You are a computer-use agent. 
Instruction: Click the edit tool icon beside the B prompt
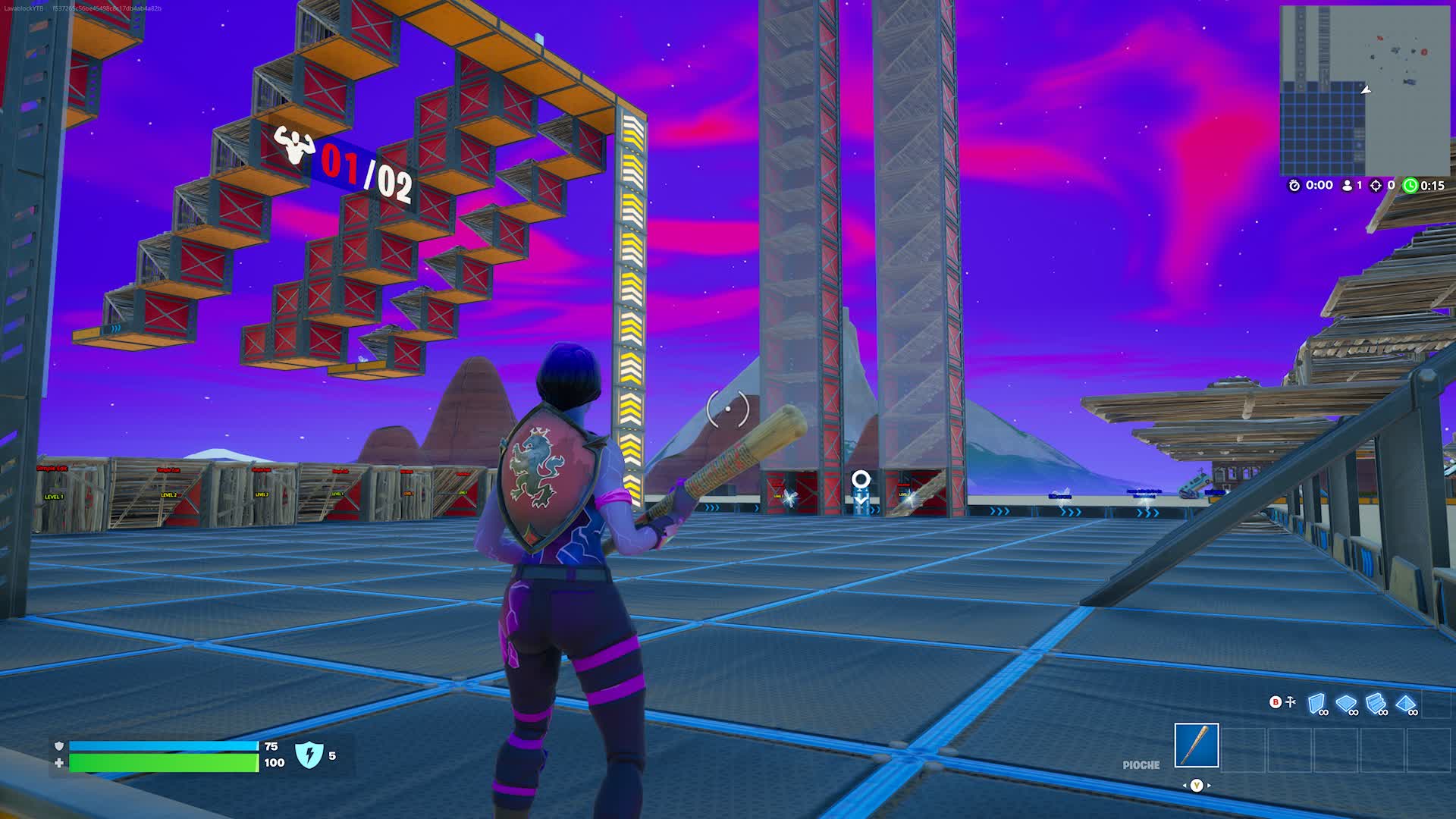pyautogui.click(x=1293, y=701)
